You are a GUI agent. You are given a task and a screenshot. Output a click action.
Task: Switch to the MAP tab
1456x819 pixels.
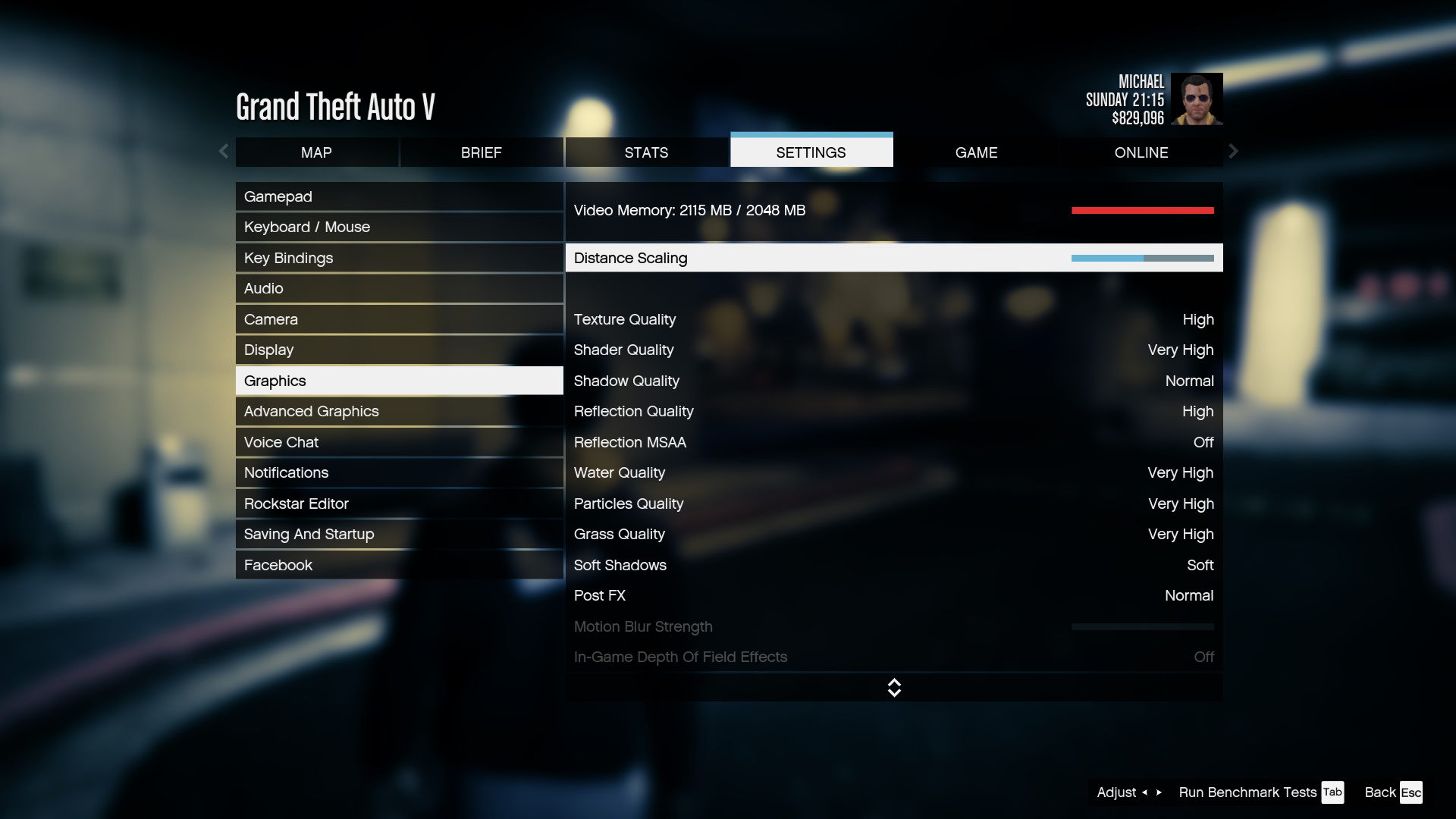316,152
